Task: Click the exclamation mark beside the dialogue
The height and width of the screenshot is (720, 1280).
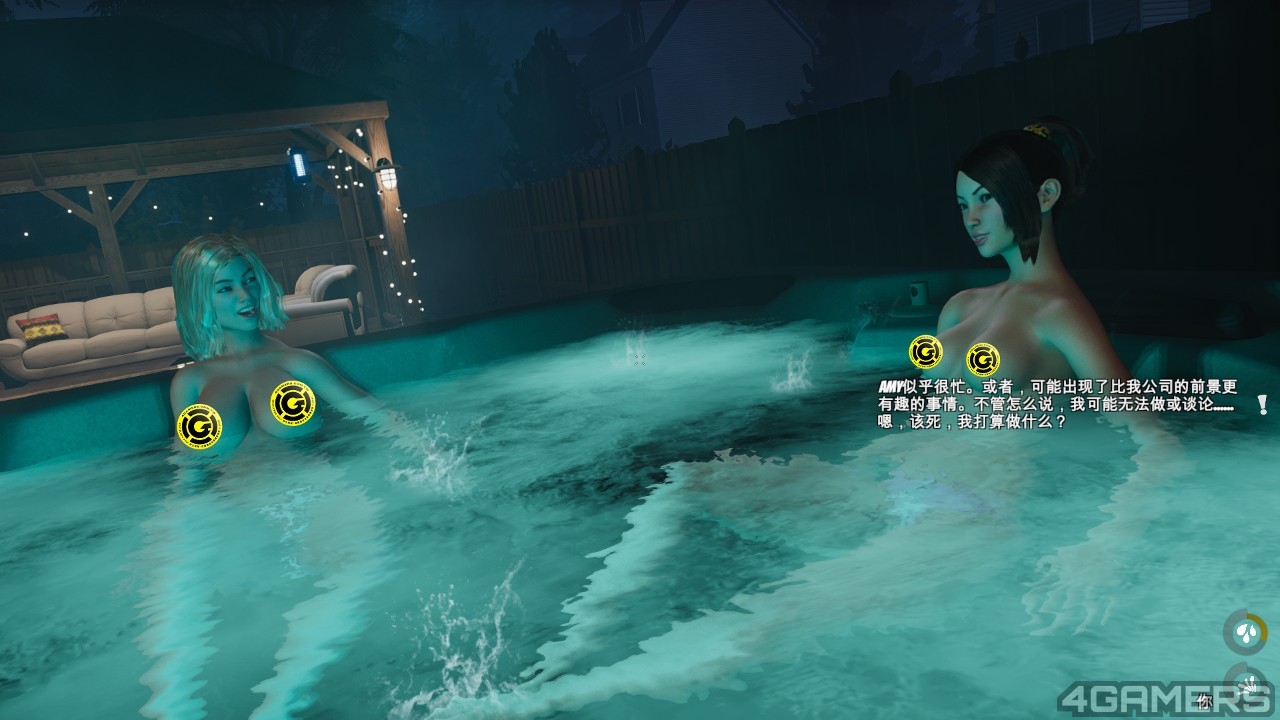Action: coord(1262,405)
